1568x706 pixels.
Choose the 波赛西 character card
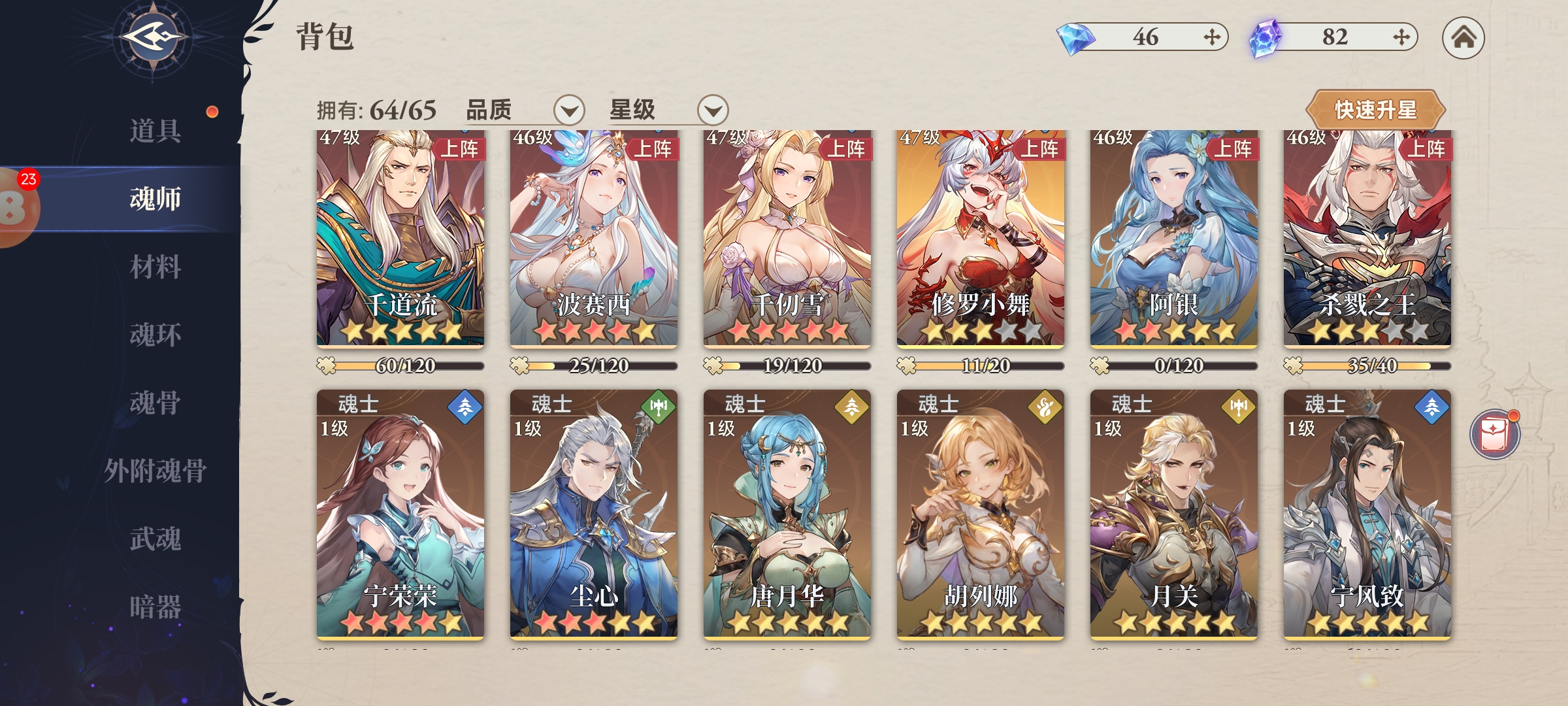pyautogui.click(x=593, y=239)
